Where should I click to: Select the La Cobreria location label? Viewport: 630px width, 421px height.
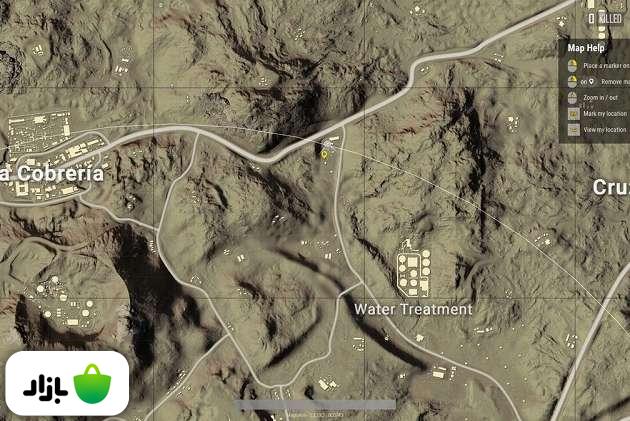(x=54, y=173)
